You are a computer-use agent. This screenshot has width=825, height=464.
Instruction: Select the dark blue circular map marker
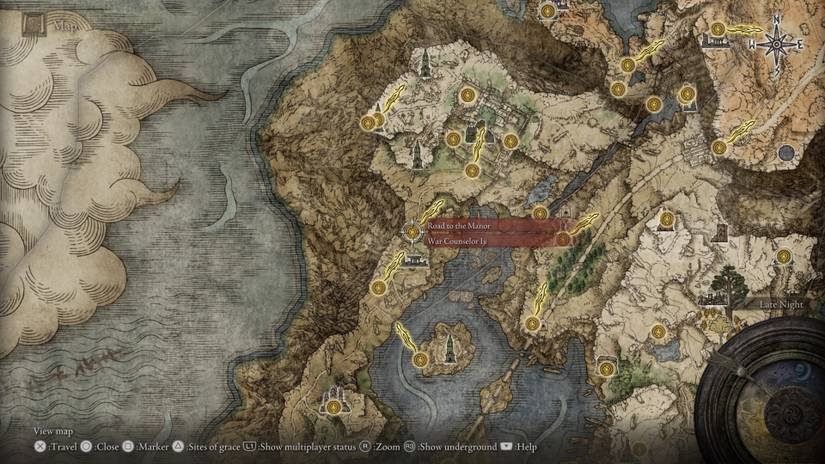(786, 154)
